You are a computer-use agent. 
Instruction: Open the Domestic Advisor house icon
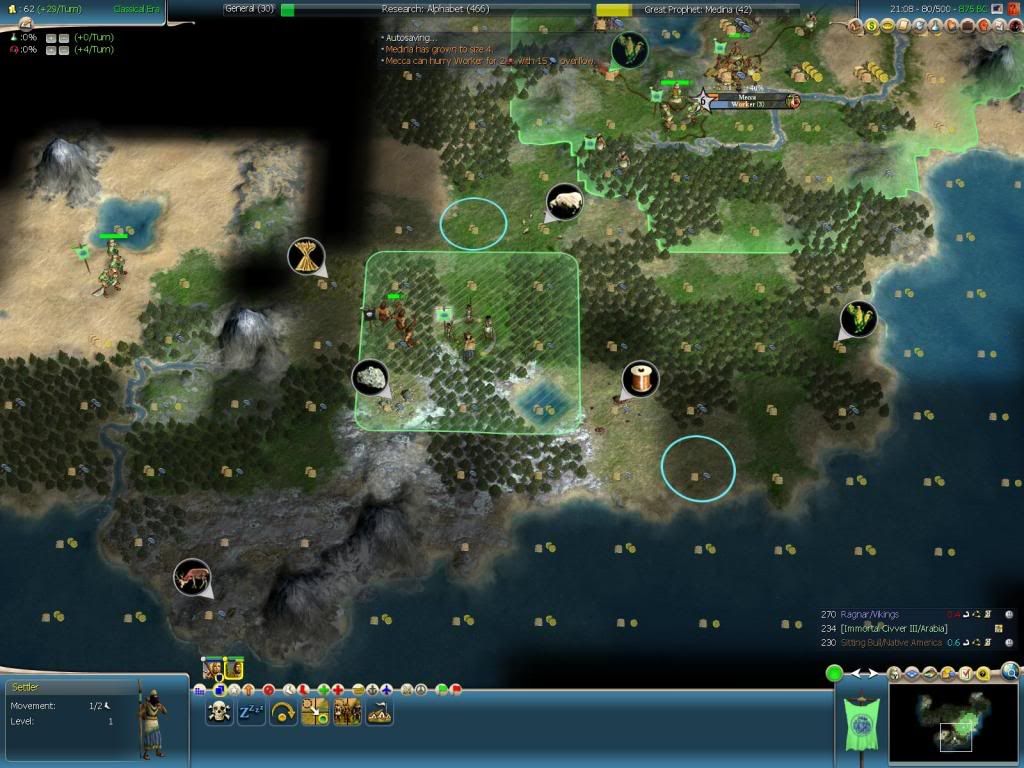click(854, 27)
